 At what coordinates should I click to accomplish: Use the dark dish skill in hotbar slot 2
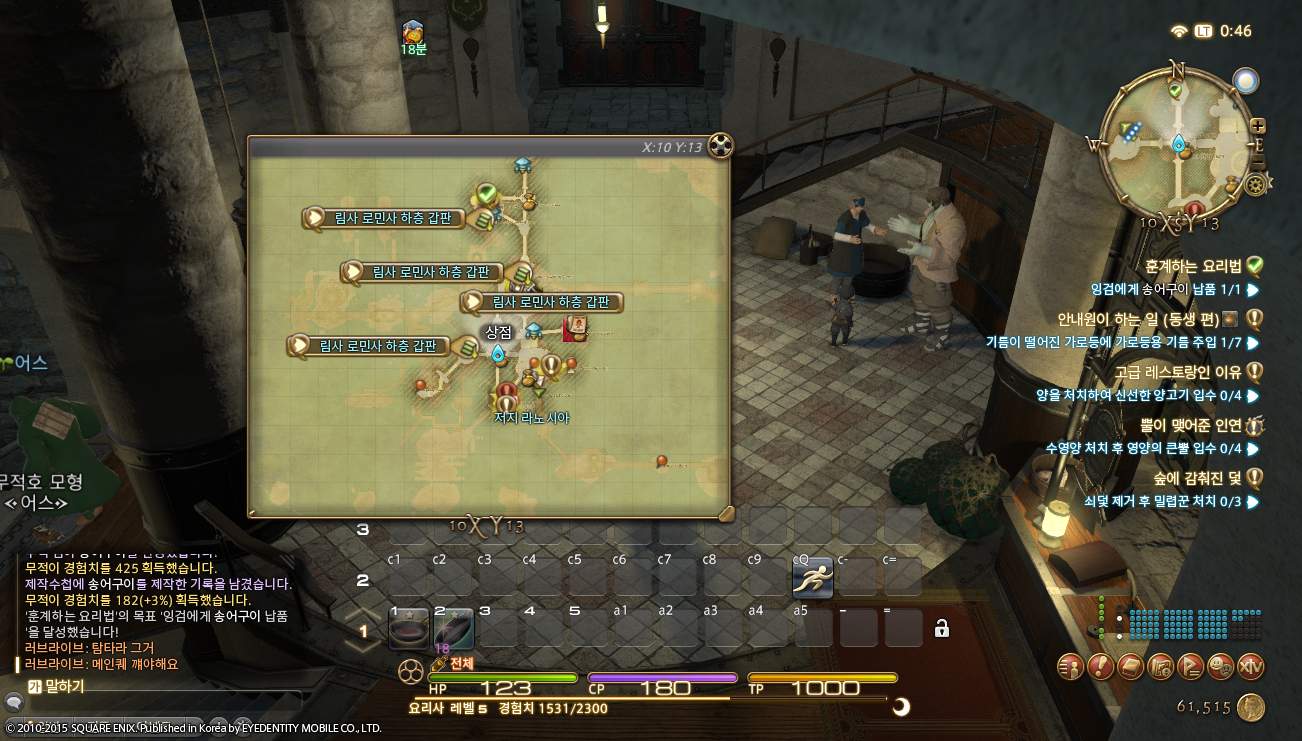click(453, 629)
